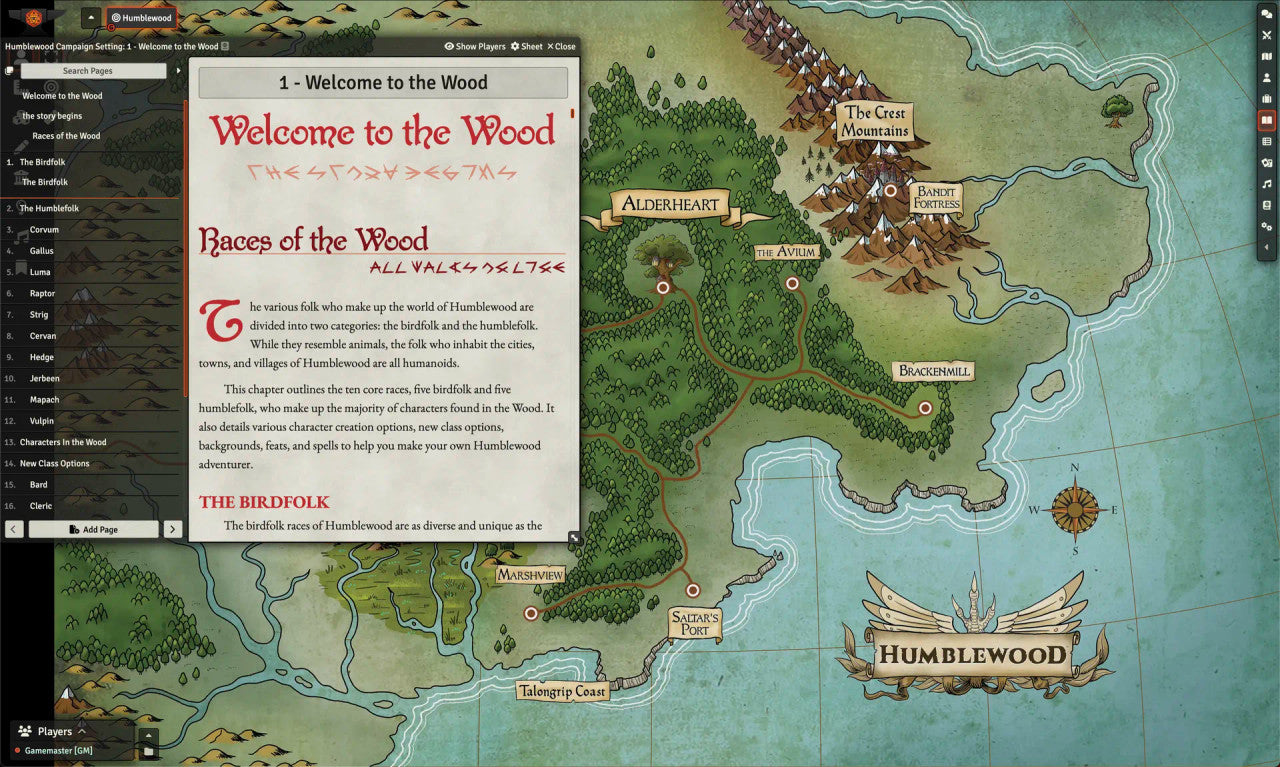Select the Humblewood scene tab
The image size is (1280, 767).
(141, 17)
